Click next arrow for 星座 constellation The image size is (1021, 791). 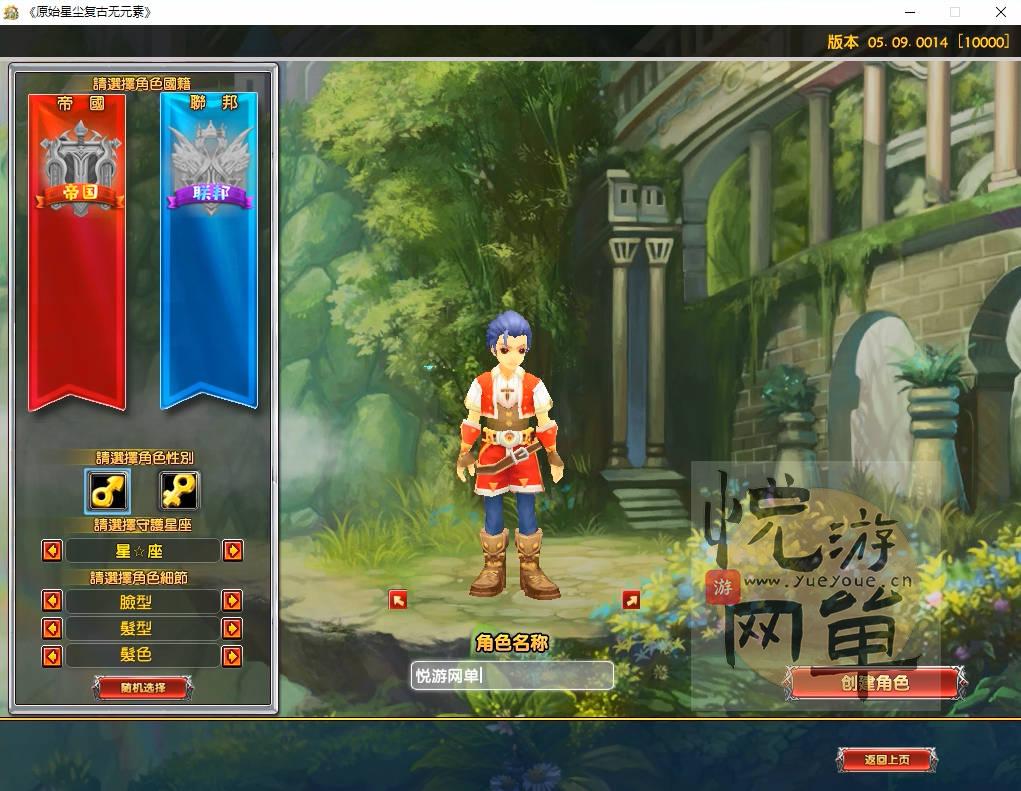(232, 551)
